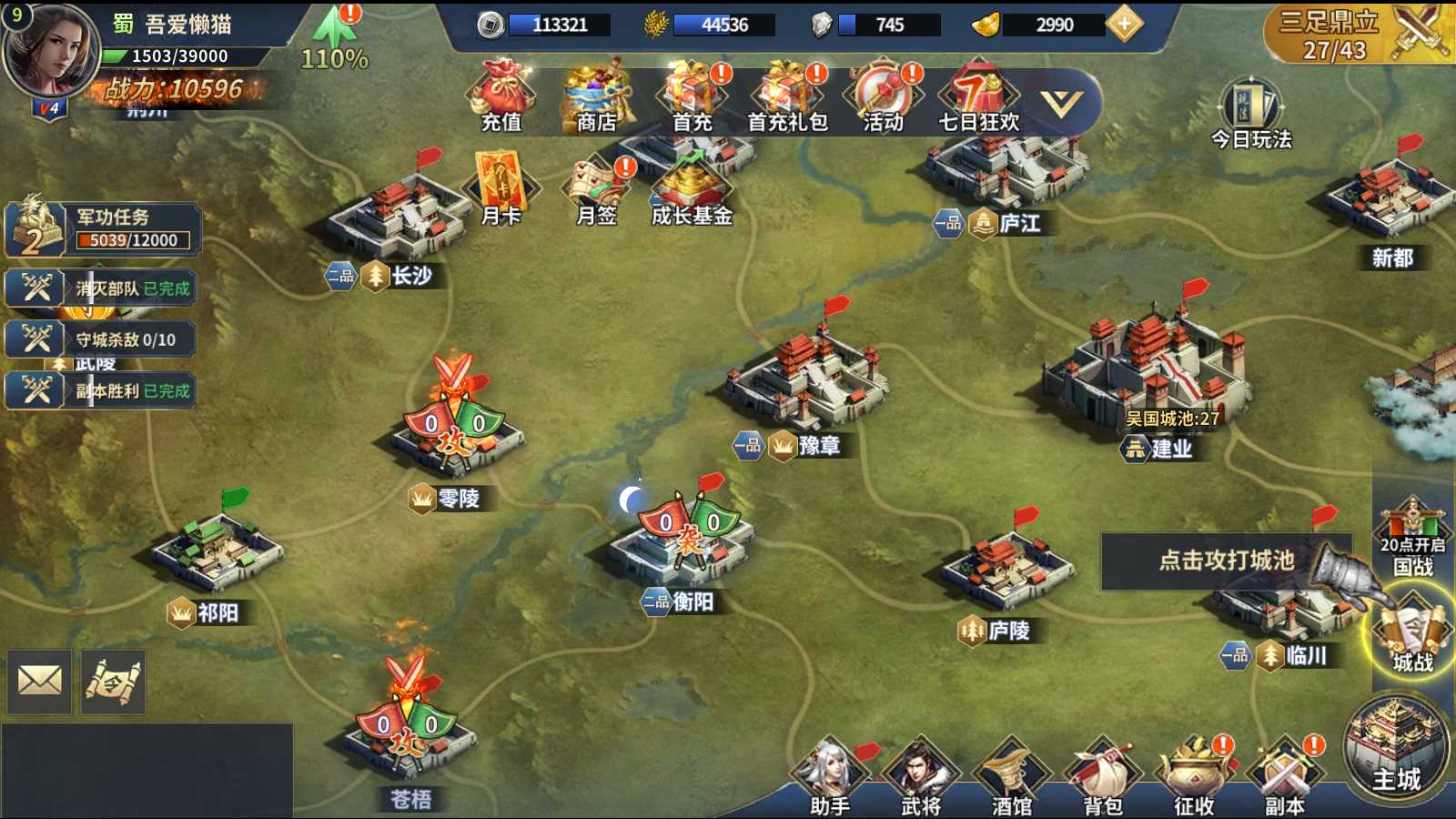
Task: Open the mail envelope
Action: pos(40,680)
